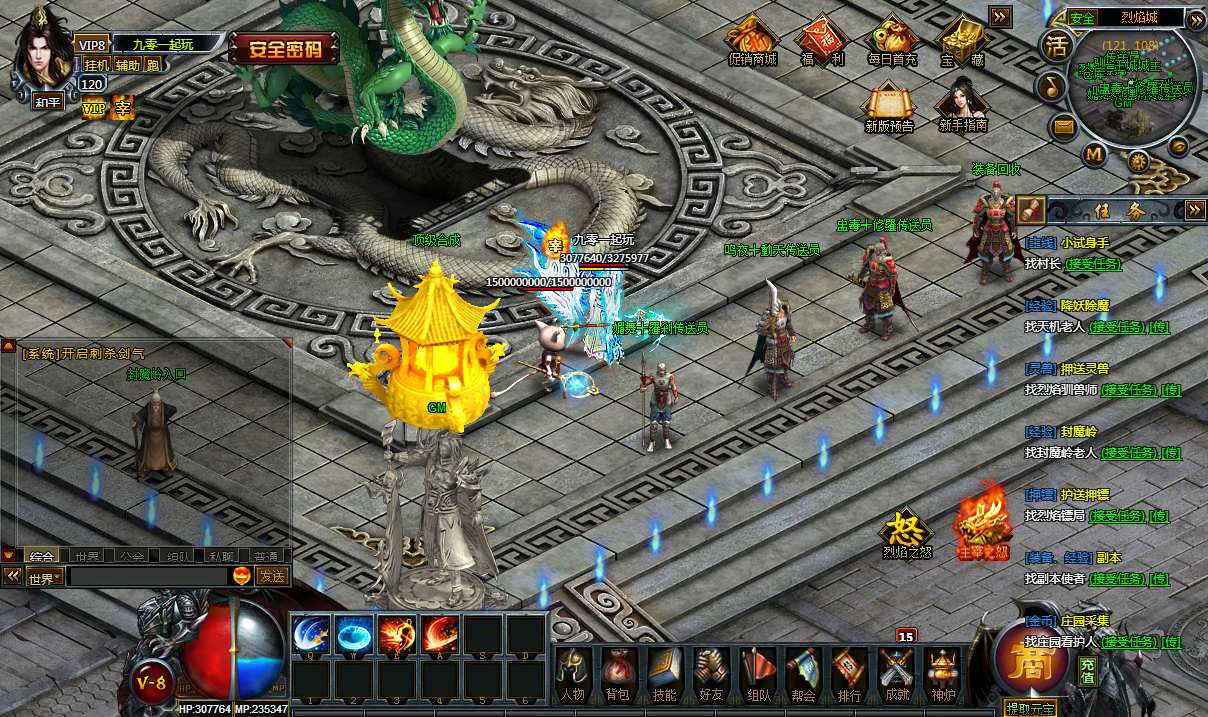Accept the 小试身手 quest via 接受任务
The image size is (1208, 717).
1093,264
